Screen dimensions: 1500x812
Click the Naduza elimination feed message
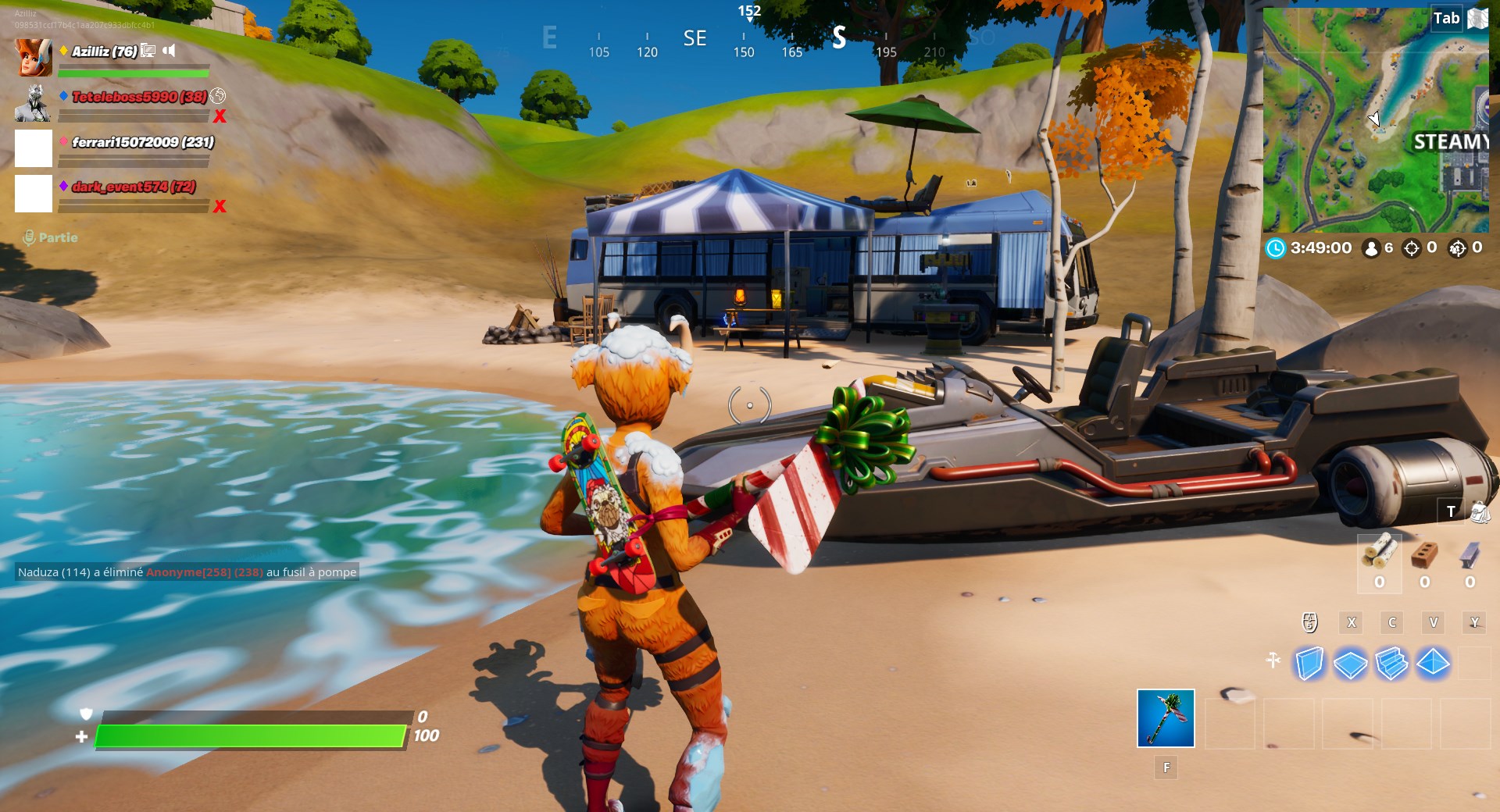pyautogui.click(x=186, y=572)
